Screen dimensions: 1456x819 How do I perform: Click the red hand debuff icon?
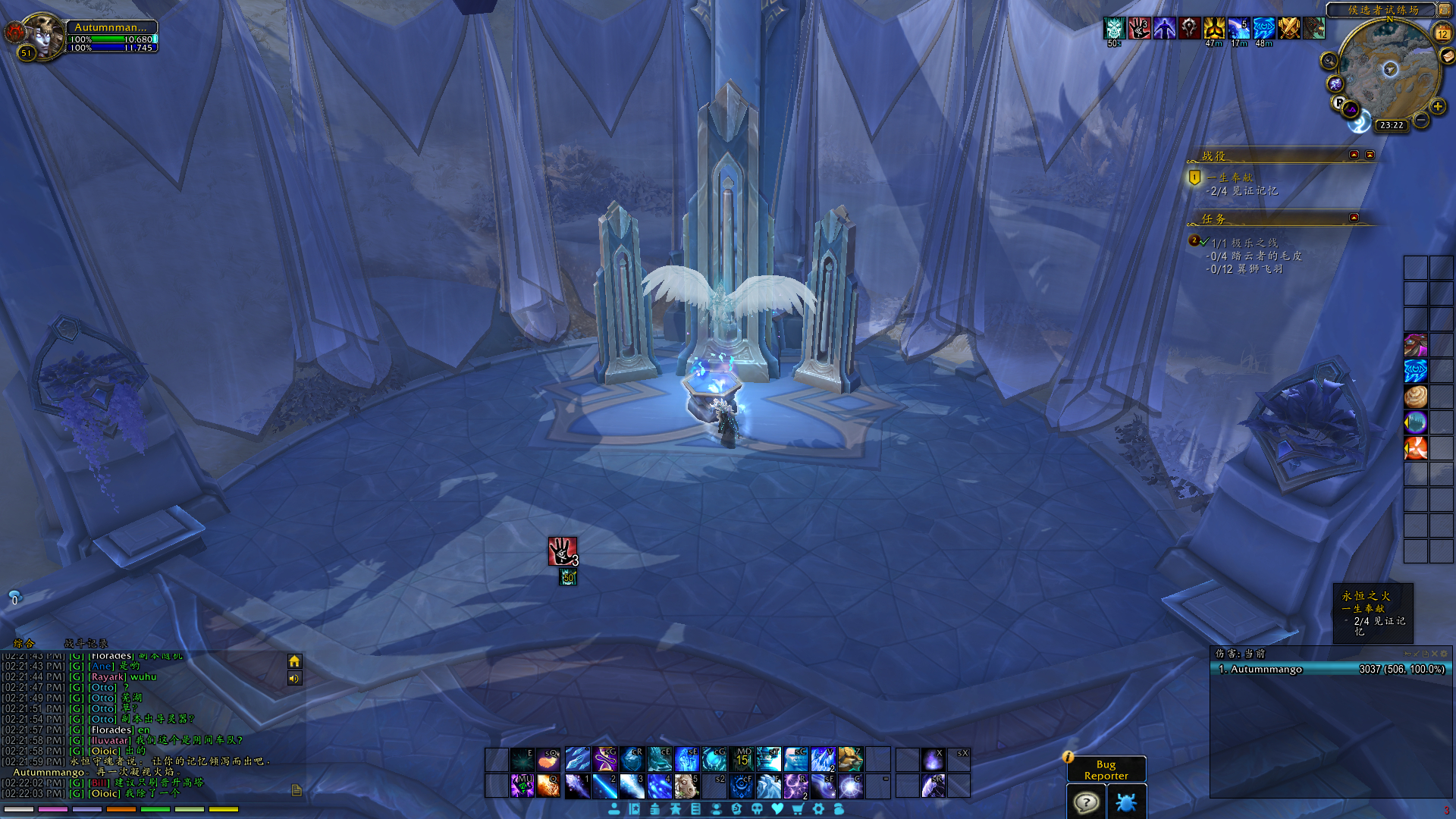point(563,551)
